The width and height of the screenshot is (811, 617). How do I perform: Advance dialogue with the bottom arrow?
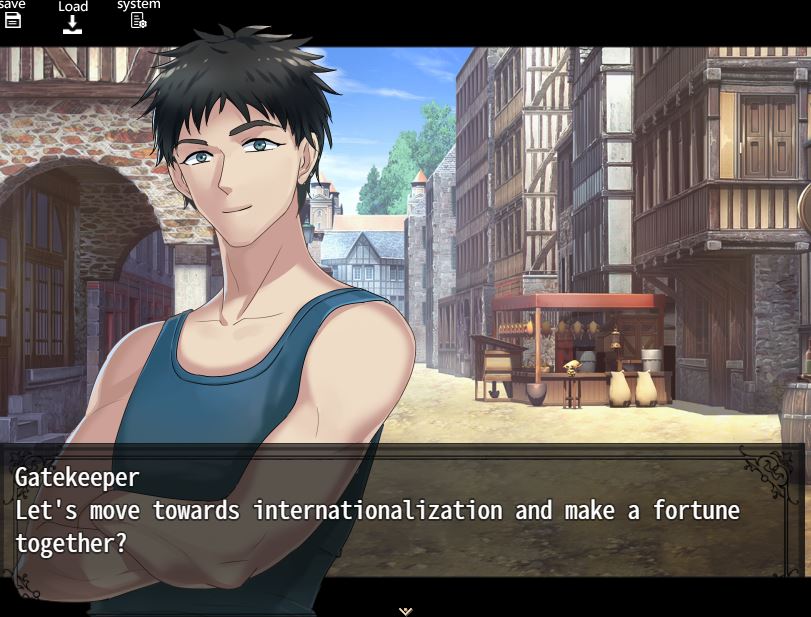(x=405, y=610)
